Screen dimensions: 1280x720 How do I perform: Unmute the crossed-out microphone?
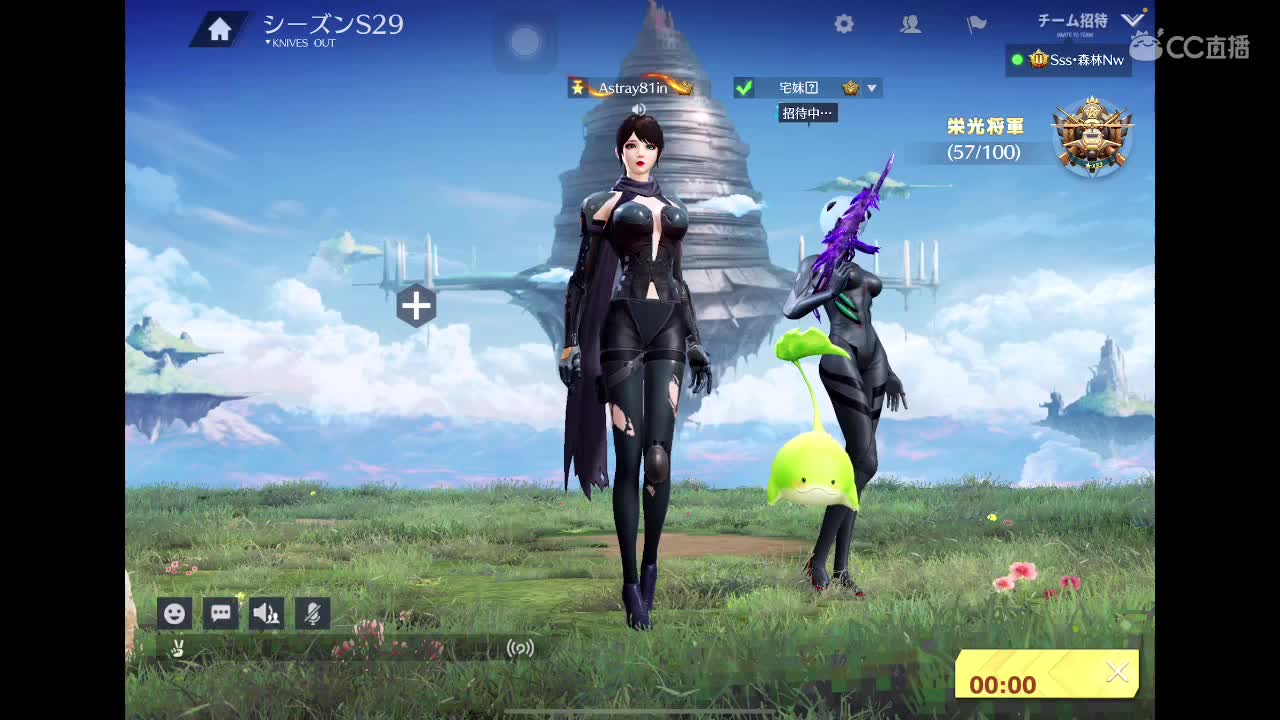pyautogui.click(x=312, y=613)
